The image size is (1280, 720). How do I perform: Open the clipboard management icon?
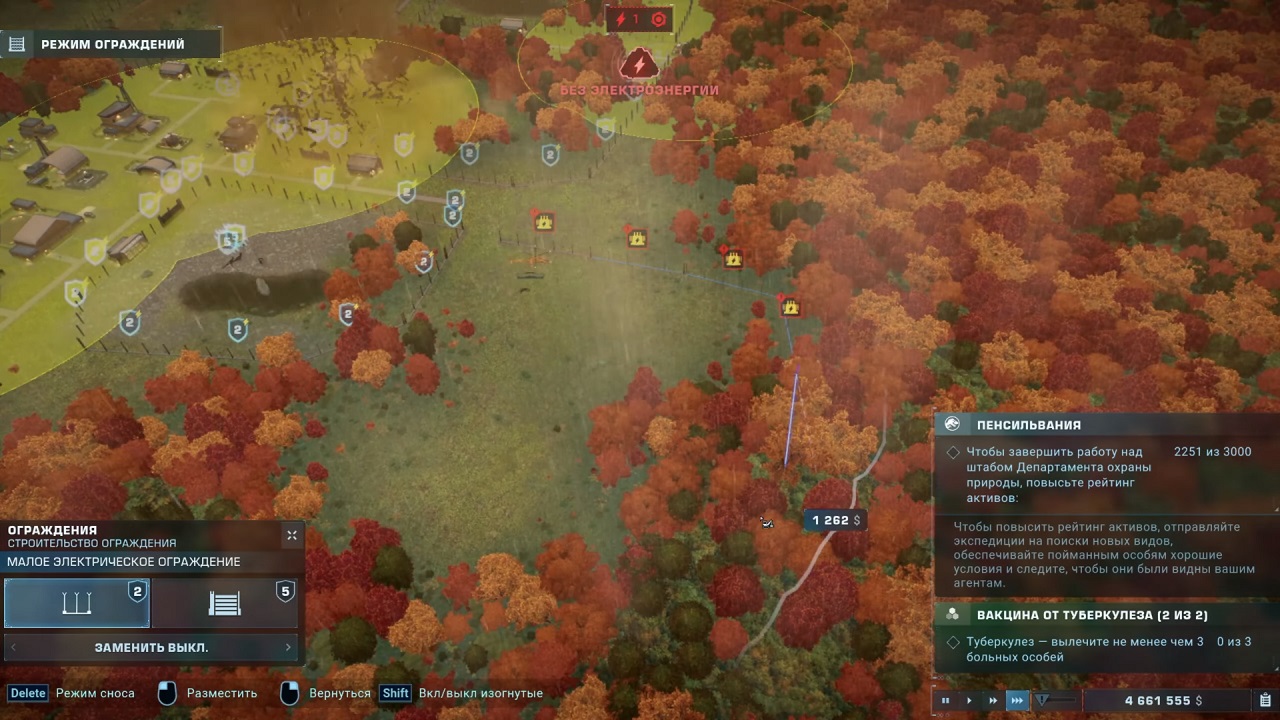(1265, 701)
